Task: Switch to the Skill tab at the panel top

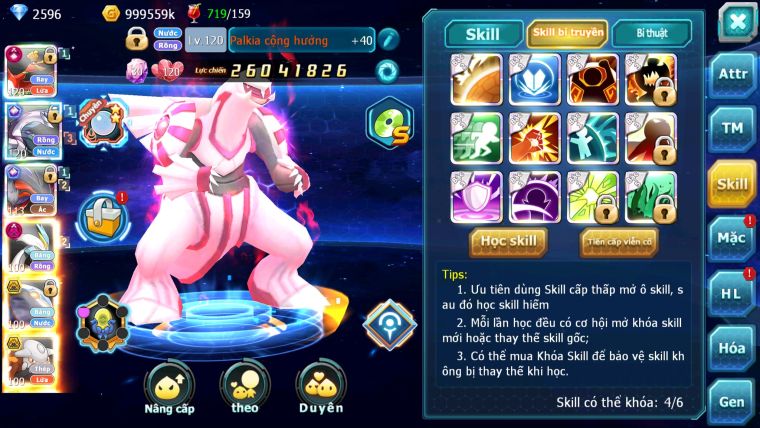Action: [x=481, y=33]
